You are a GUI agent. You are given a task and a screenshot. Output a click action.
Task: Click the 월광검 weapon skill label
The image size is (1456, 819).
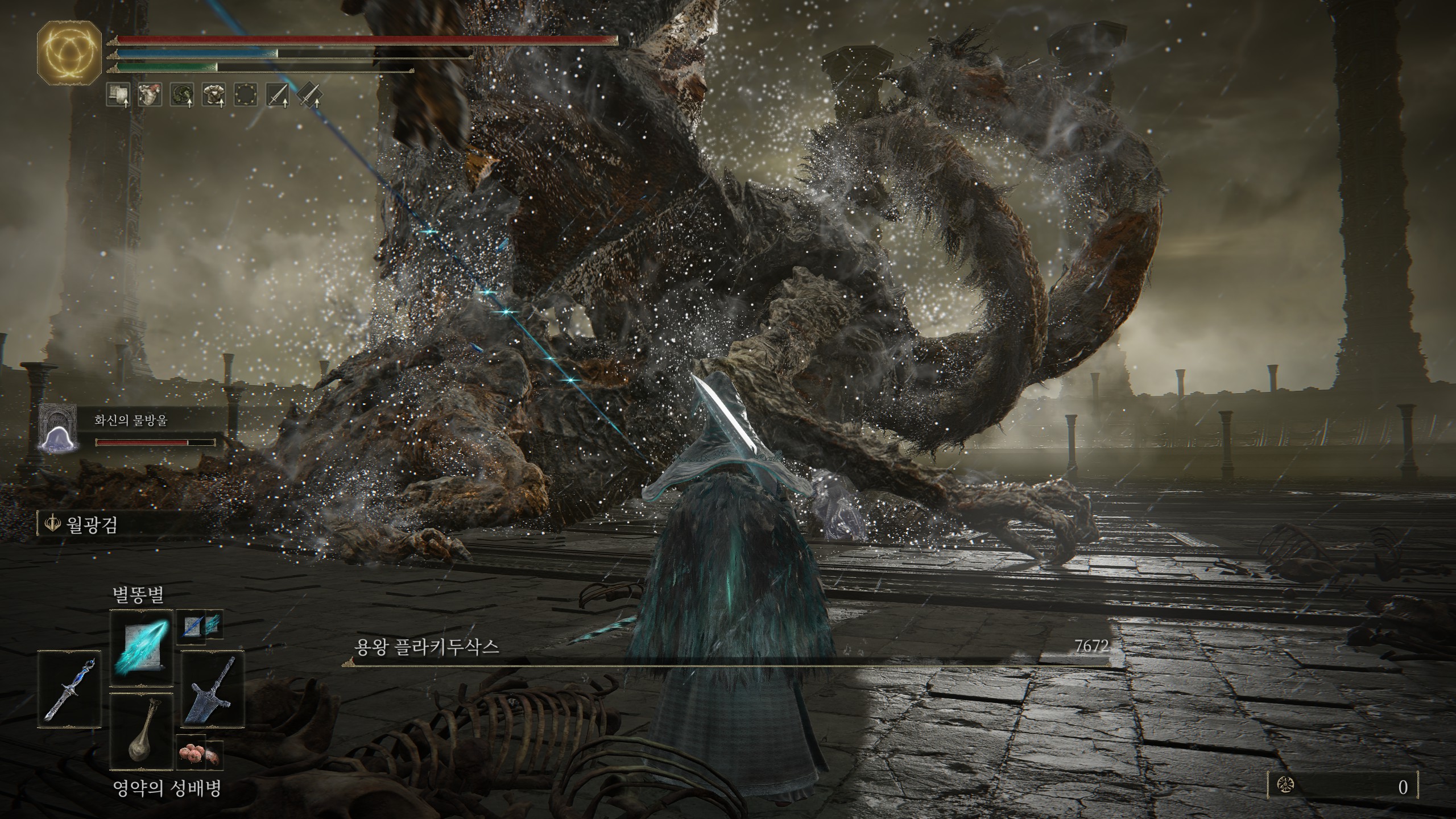(91, 524)
